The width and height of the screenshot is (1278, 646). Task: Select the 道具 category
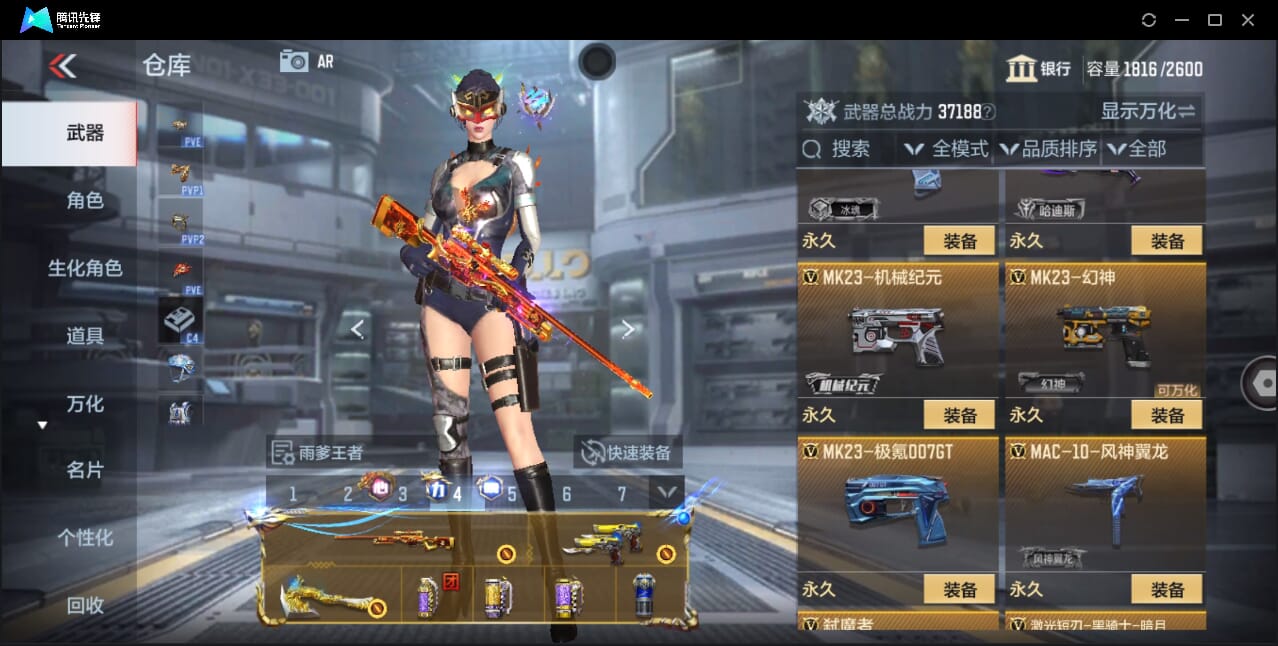pyautogui.click(x=85, y=336)
